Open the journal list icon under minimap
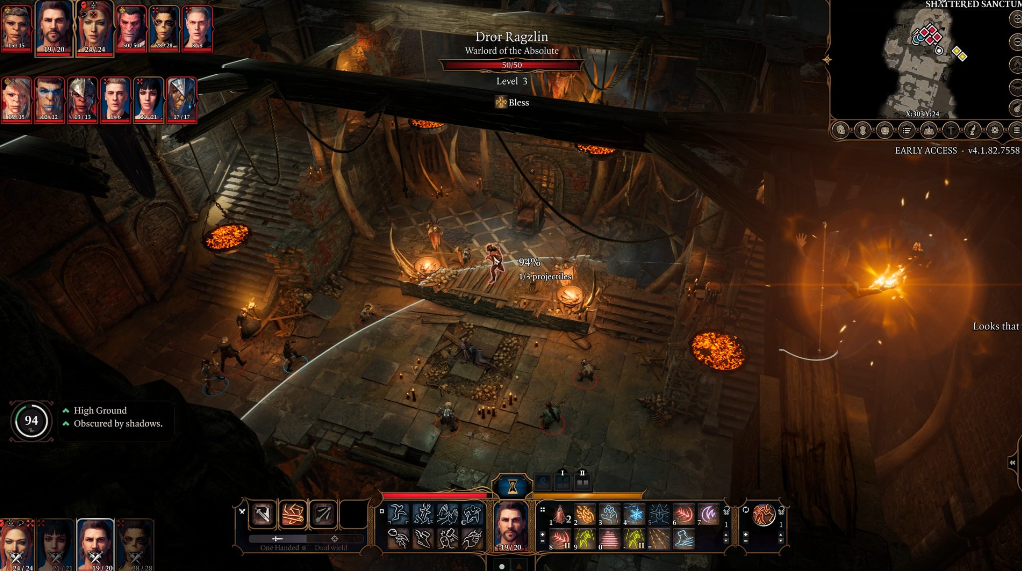Viewport: 1022px width, 571px height. pos(906,130)
